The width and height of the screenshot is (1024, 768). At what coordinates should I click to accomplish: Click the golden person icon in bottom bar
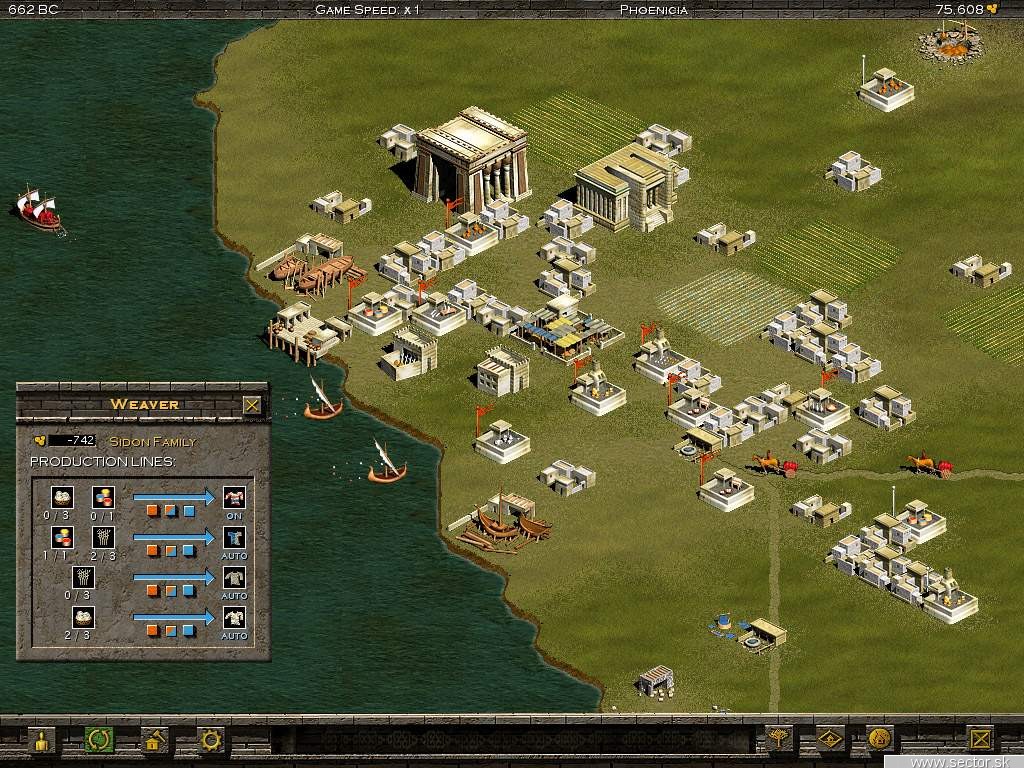[42, 741]
